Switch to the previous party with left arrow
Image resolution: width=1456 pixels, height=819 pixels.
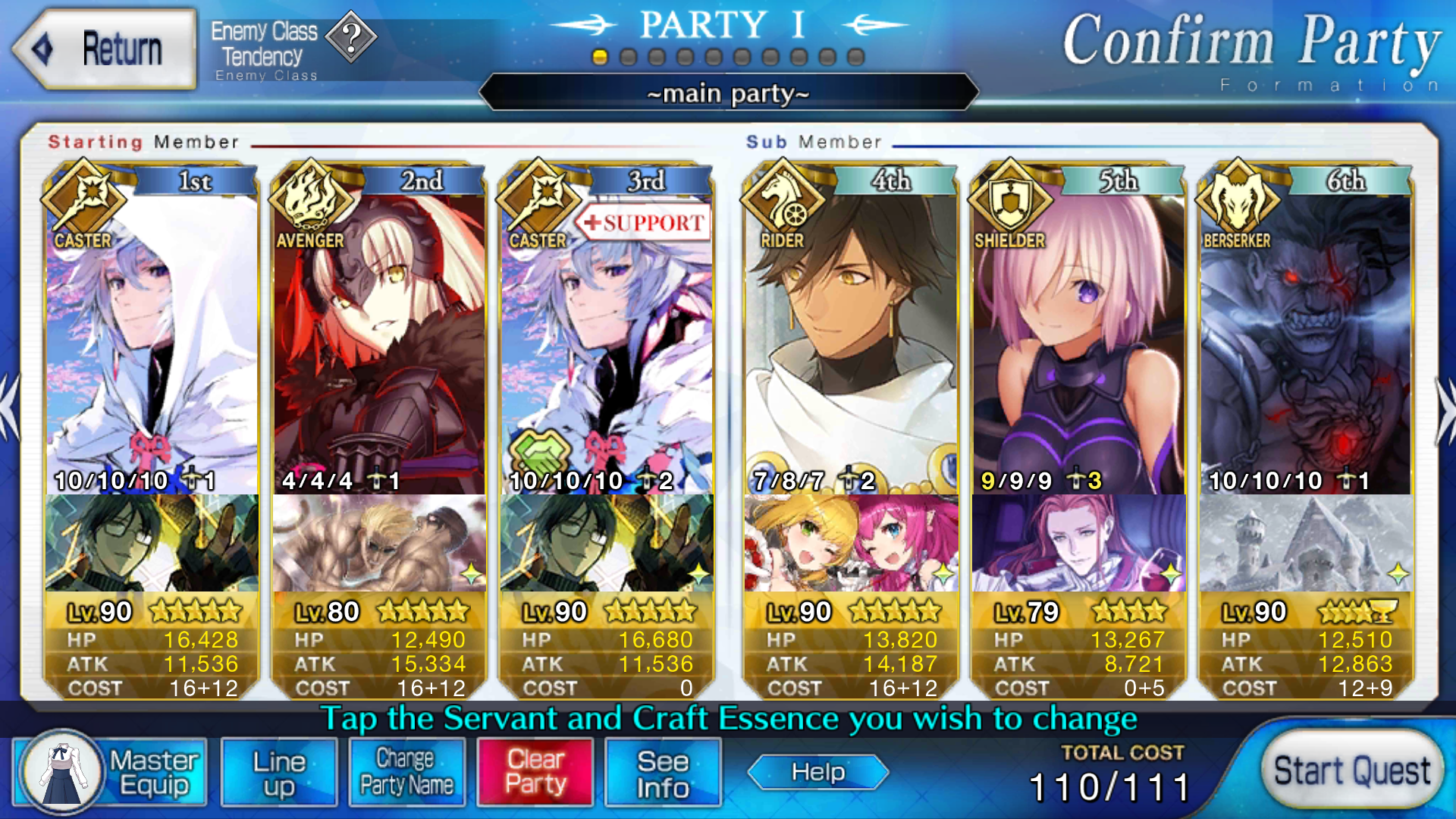[11, 409]
